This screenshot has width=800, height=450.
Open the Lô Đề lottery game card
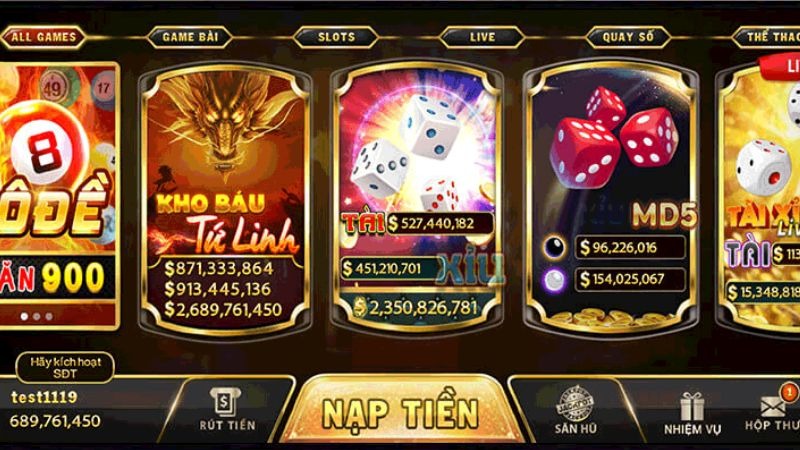point(58,195)
